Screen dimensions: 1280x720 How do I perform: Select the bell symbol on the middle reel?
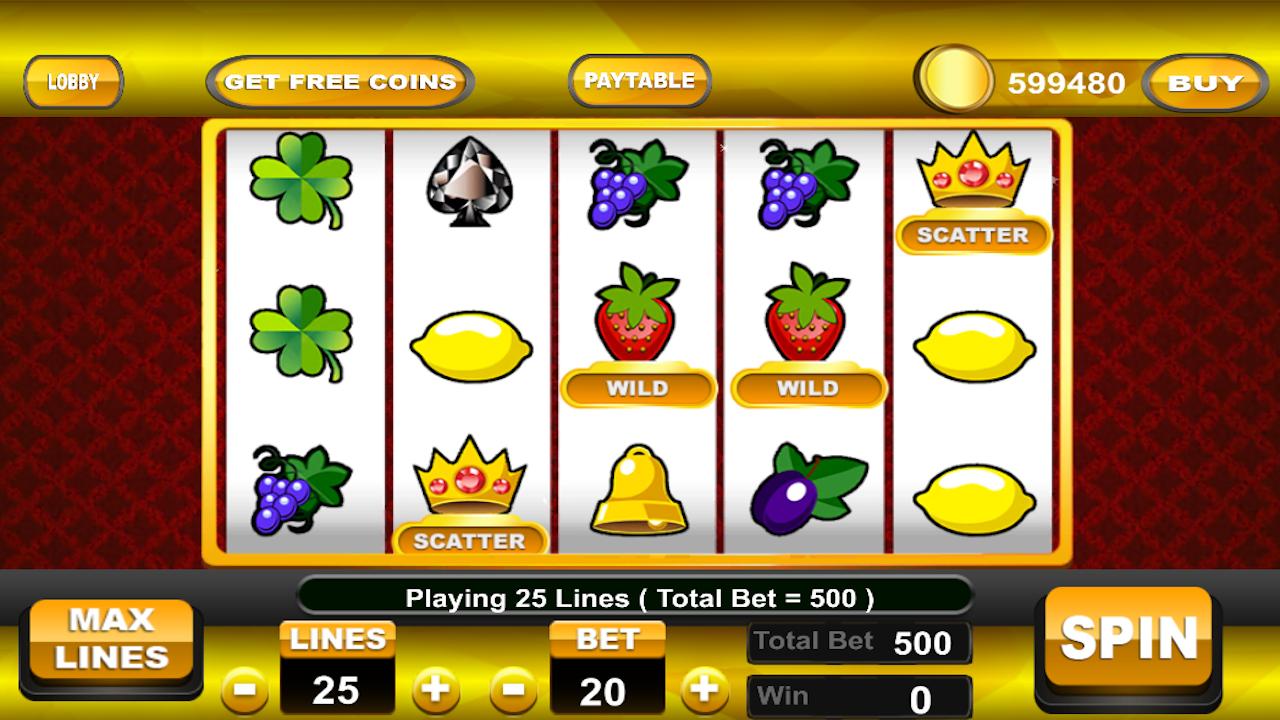click(x=637, y=490)
